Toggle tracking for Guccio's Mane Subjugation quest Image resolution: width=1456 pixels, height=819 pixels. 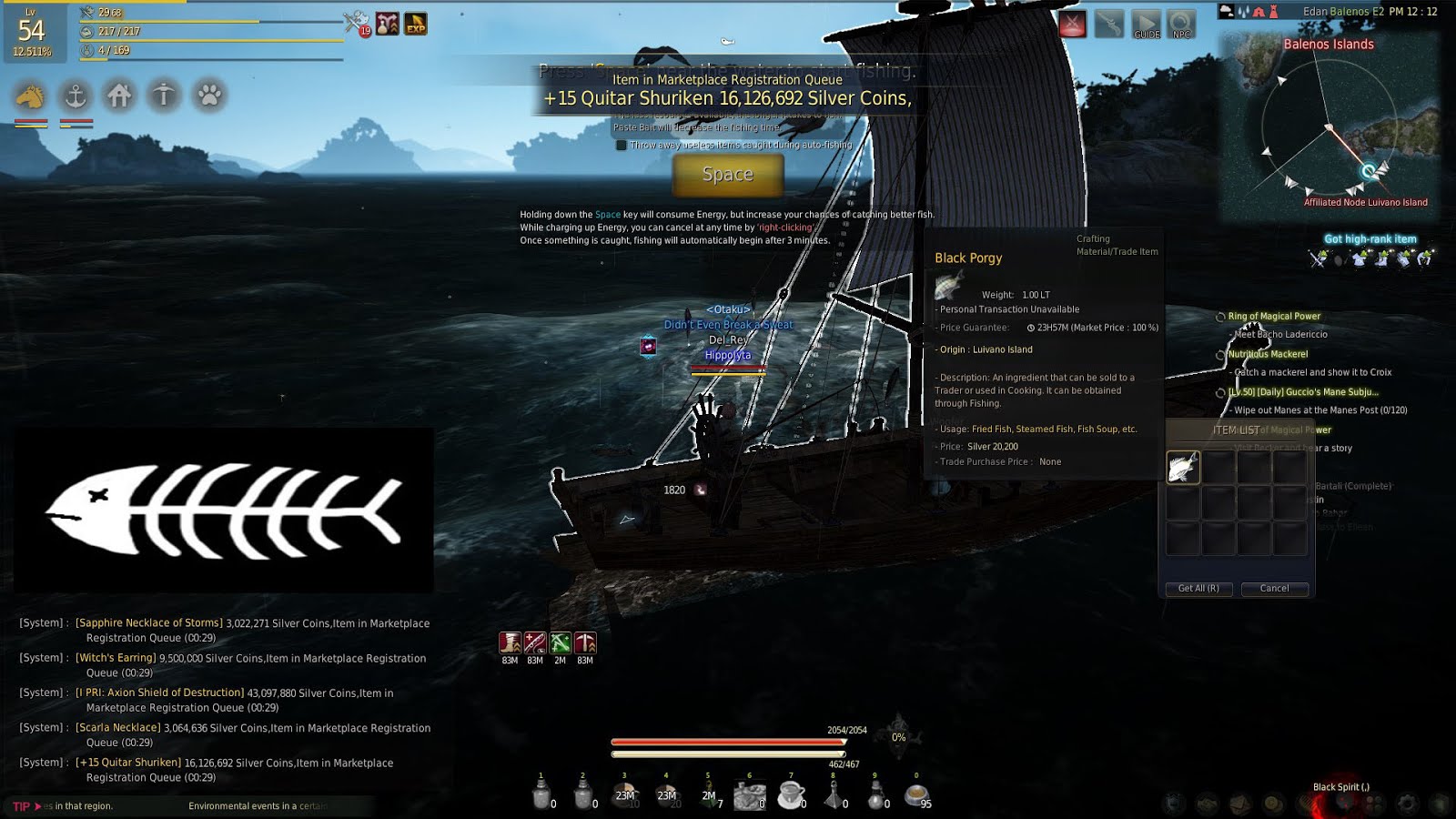pos(1219,391)
